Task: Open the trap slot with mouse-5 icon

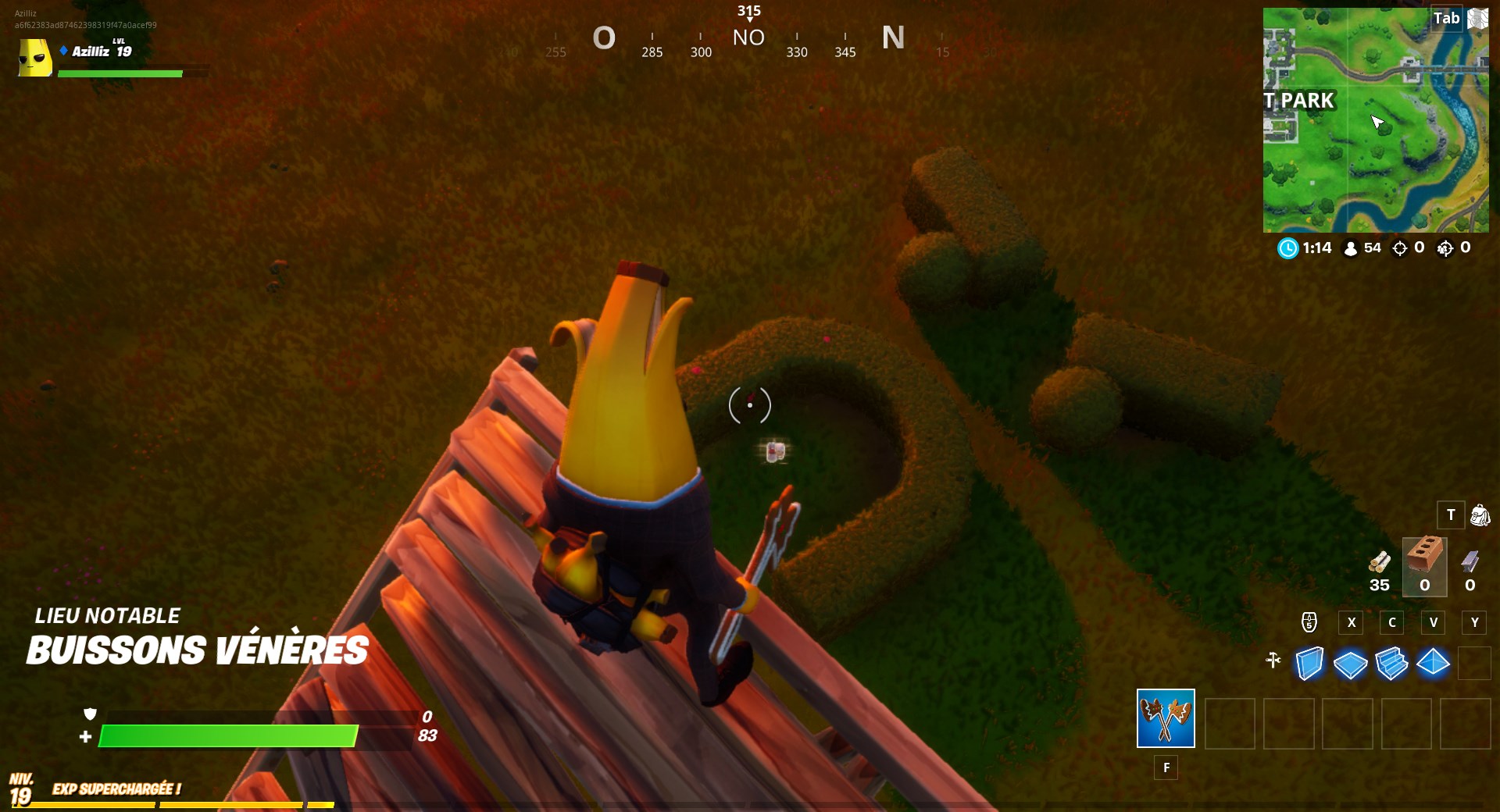Action: 1309,623
